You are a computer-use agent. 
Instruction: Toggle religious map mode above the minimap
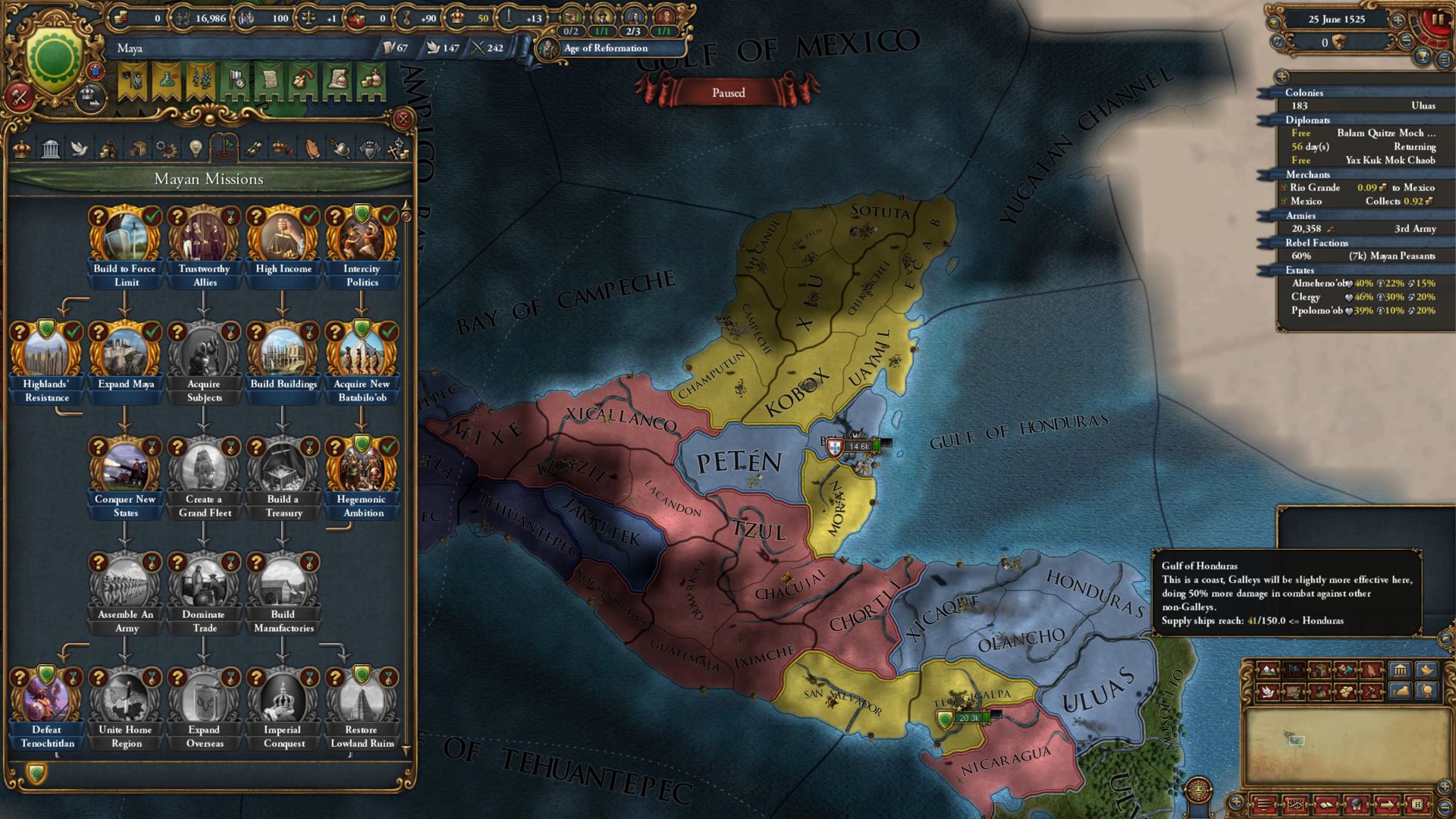pyautogui.click(x=1372, y=670)
